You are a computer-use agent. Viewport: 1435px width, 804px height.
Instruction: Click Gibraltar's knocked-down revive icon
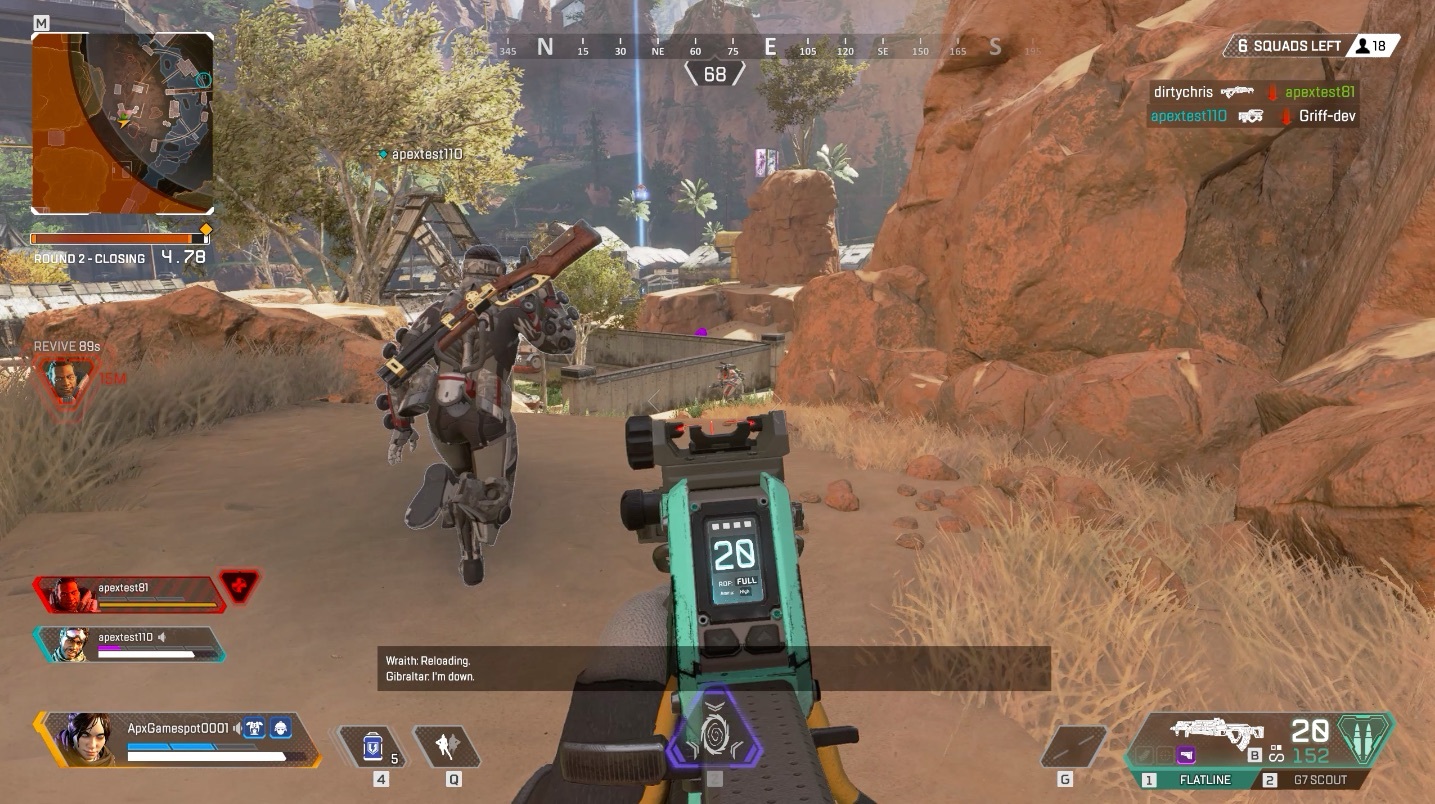pyautogui.click(x=65, y=383)
